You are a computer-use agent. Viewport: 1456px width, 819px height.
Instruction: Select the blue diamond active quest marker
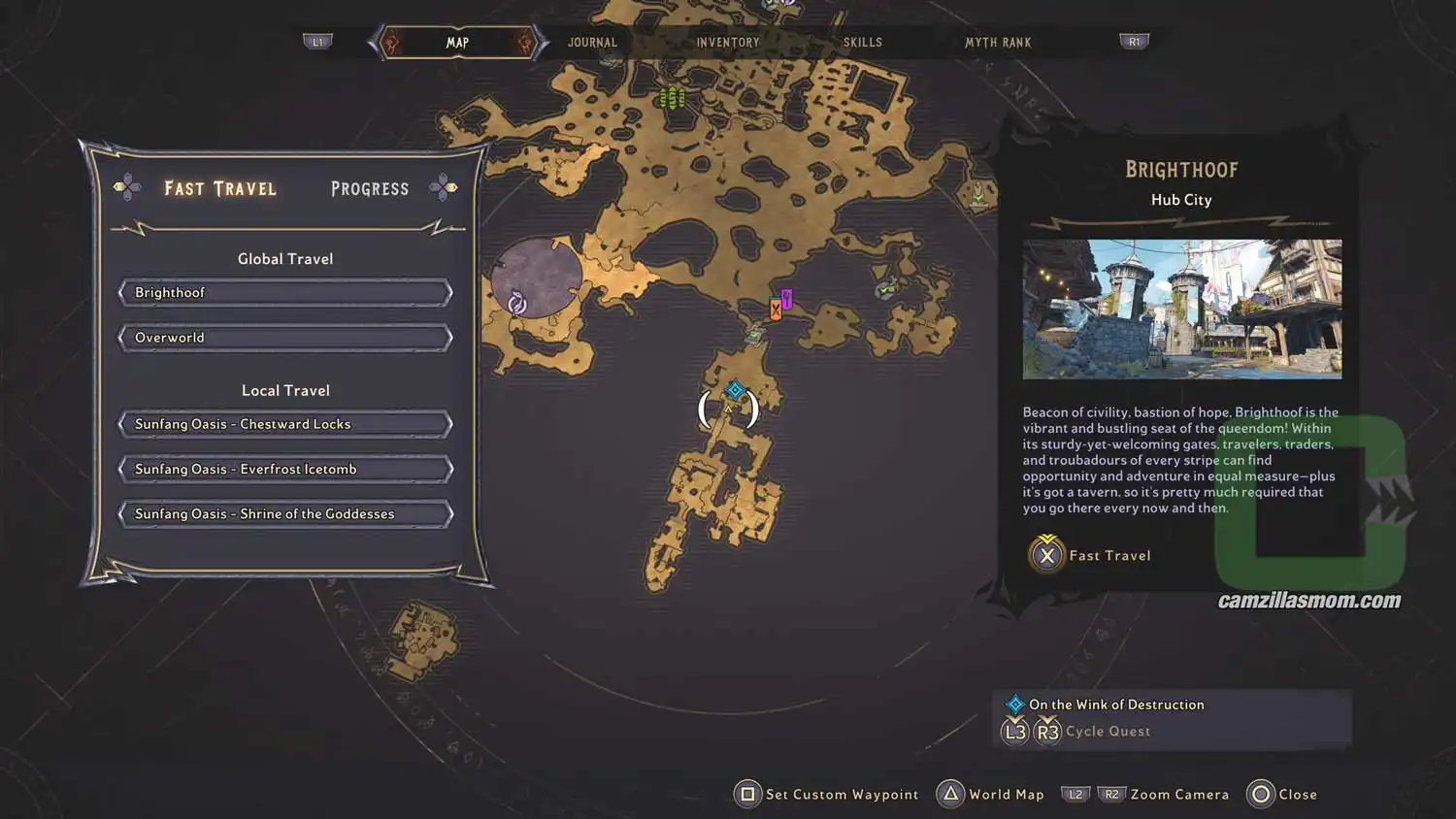735,392
